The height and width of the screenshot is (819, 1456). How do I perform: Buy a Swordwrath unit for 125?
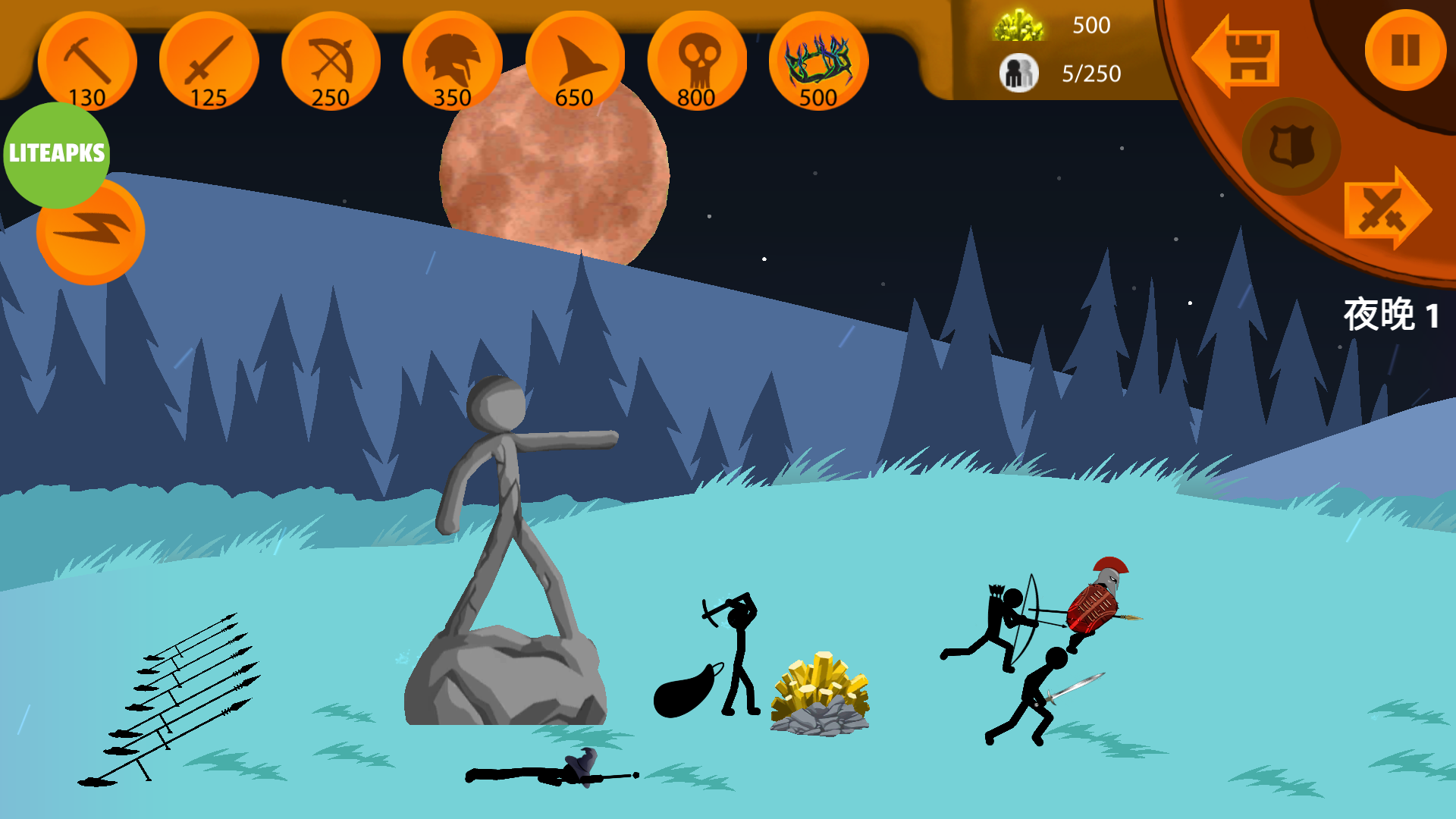tap(209, 61)
